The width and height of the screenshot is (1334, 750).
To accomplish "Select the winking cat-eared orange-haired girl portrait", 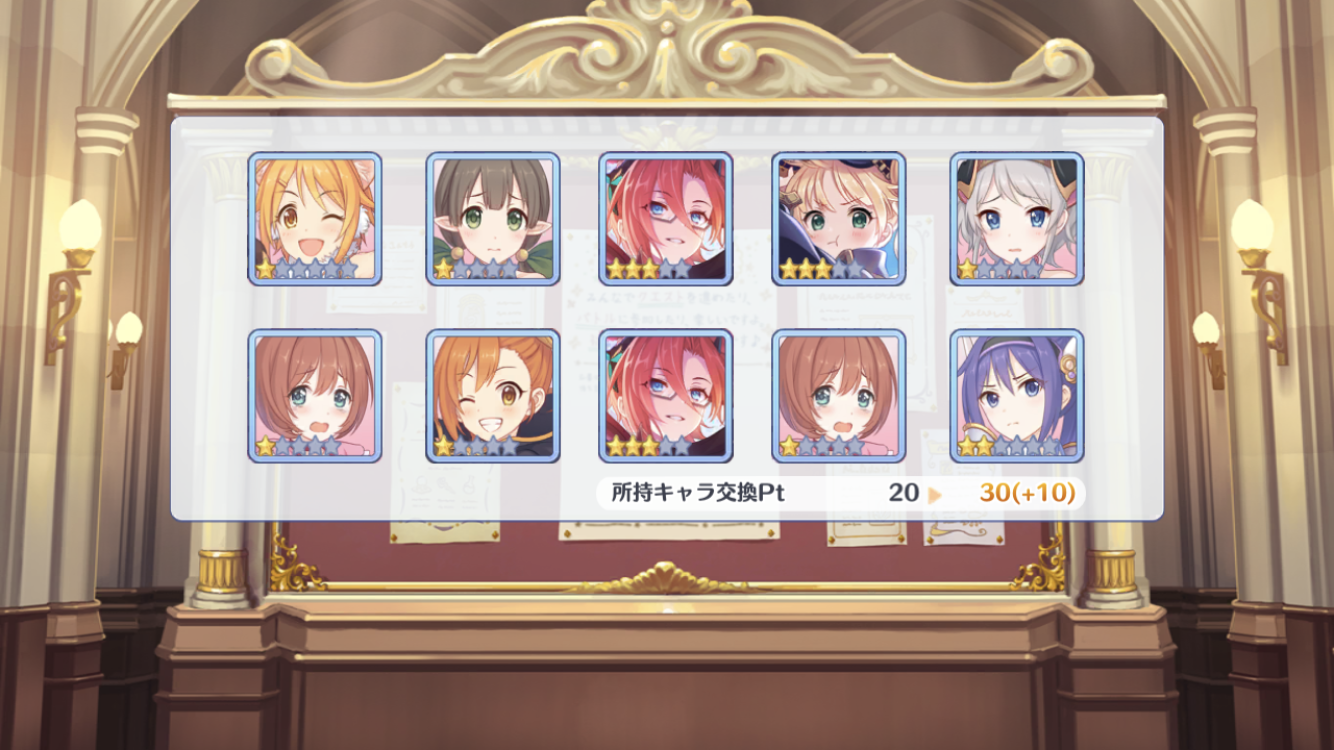I will pyautogui.click(x=314, y=219).
